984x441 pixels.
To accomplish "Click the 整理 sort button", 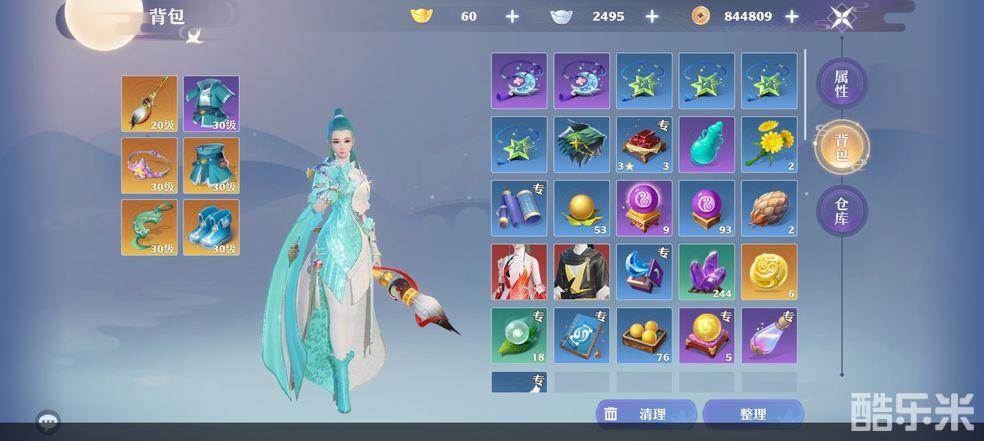I will 753,414.
